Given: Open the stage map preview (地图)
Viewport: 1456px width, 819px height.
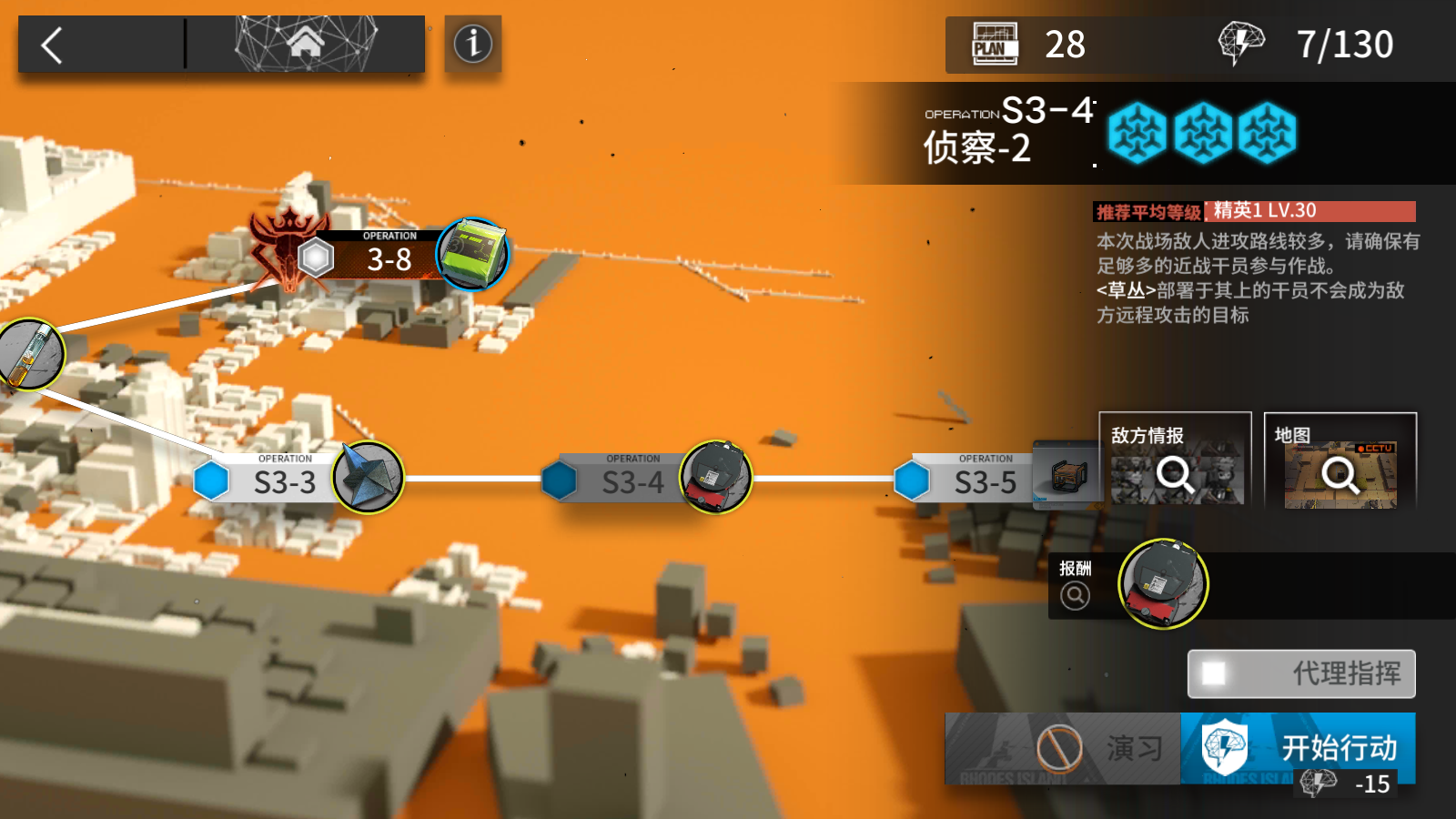Looking at the screenshot, I should click(x=1340, y=460).
